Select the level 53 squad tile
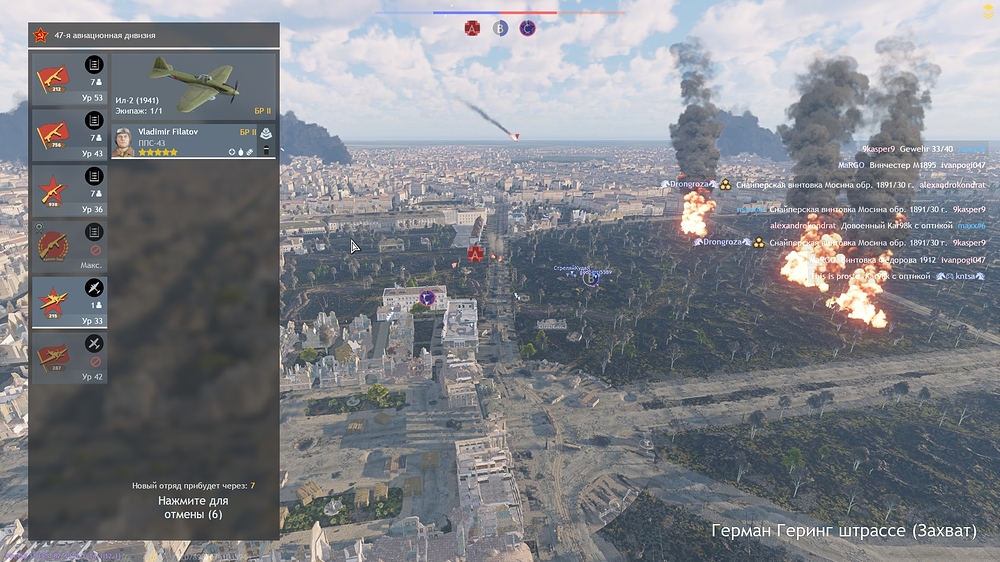The width and height of the screenshot is (1000, 562). pyautogui.click(x=69, y=78)
